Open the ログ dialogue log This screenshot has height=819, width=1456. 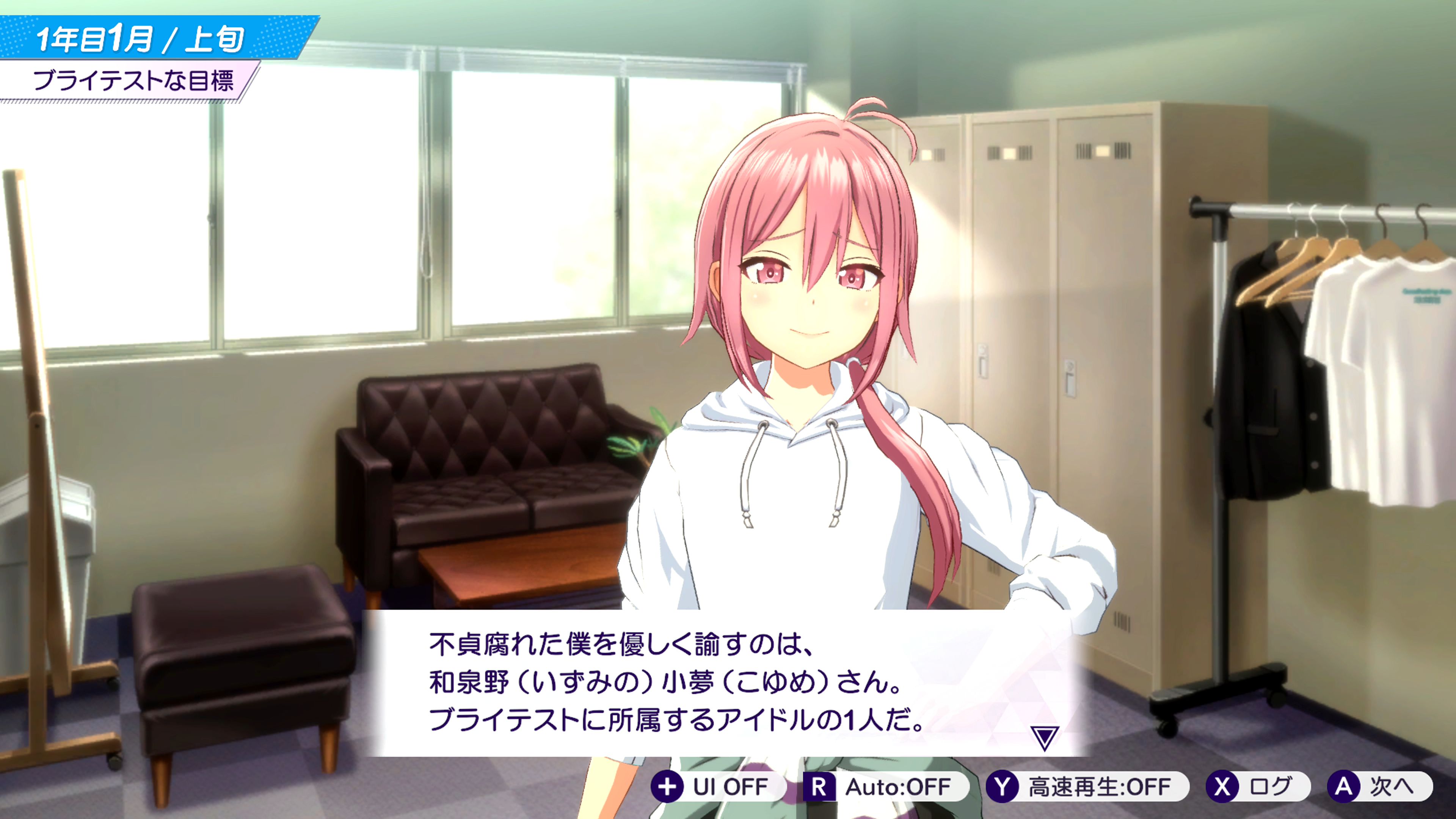click(x=1258, y=787)
